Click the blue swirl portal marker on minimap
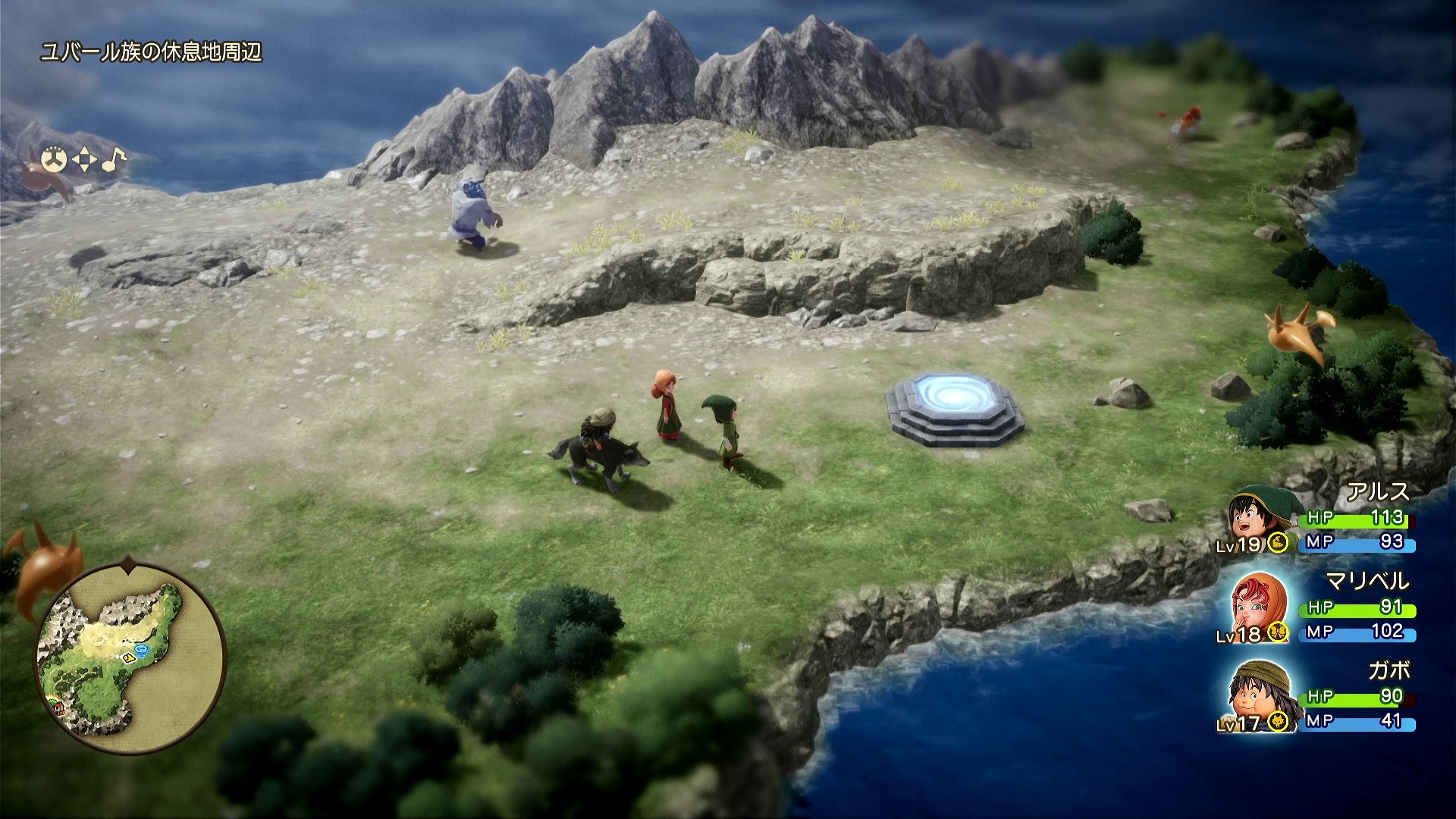Image resolution: width=1456 pixels, height=819 pixels. click(x=143, y=649)
